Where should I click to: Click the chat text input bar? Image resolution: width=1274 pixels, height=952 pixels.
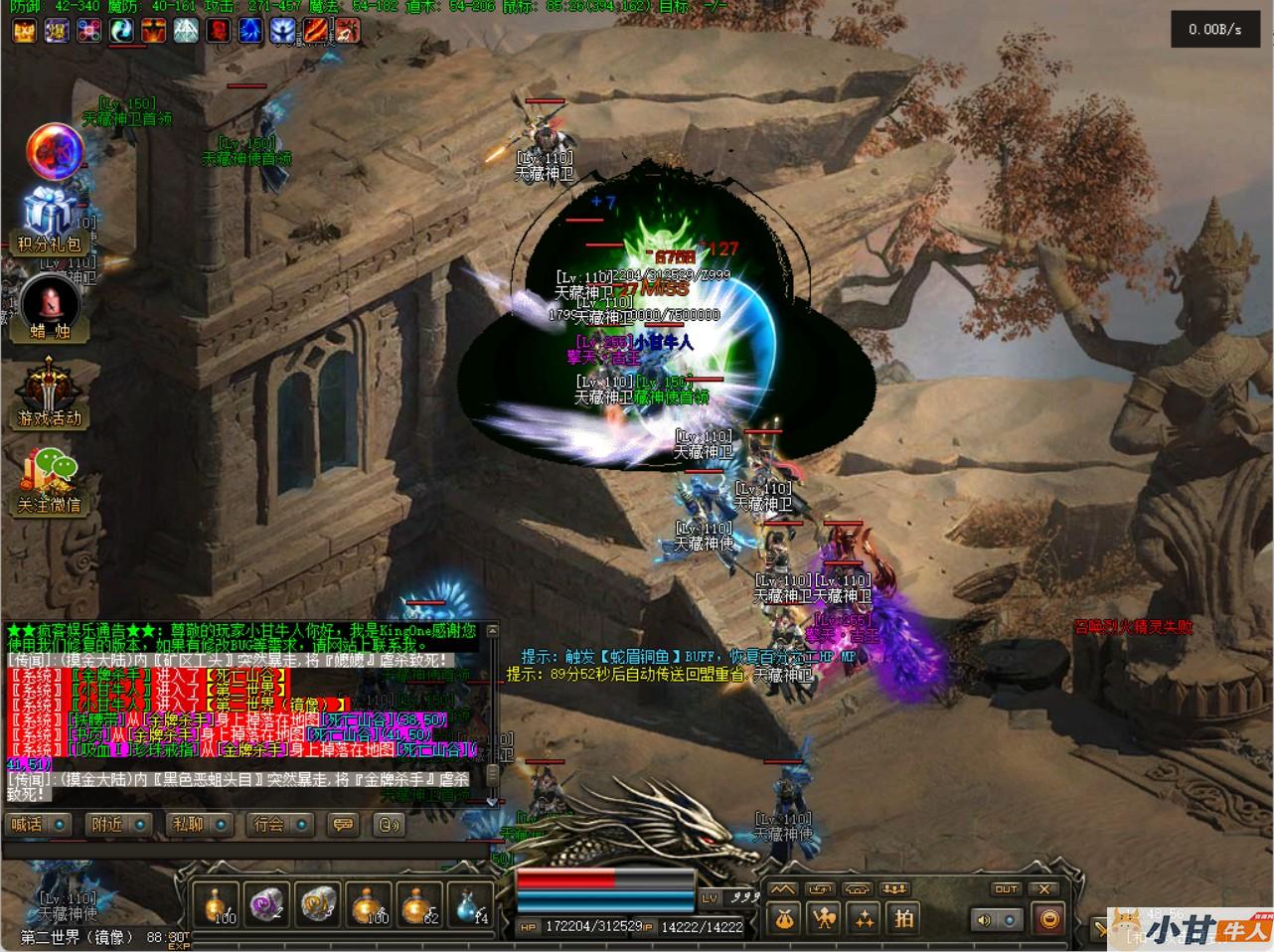pos(248,851)
